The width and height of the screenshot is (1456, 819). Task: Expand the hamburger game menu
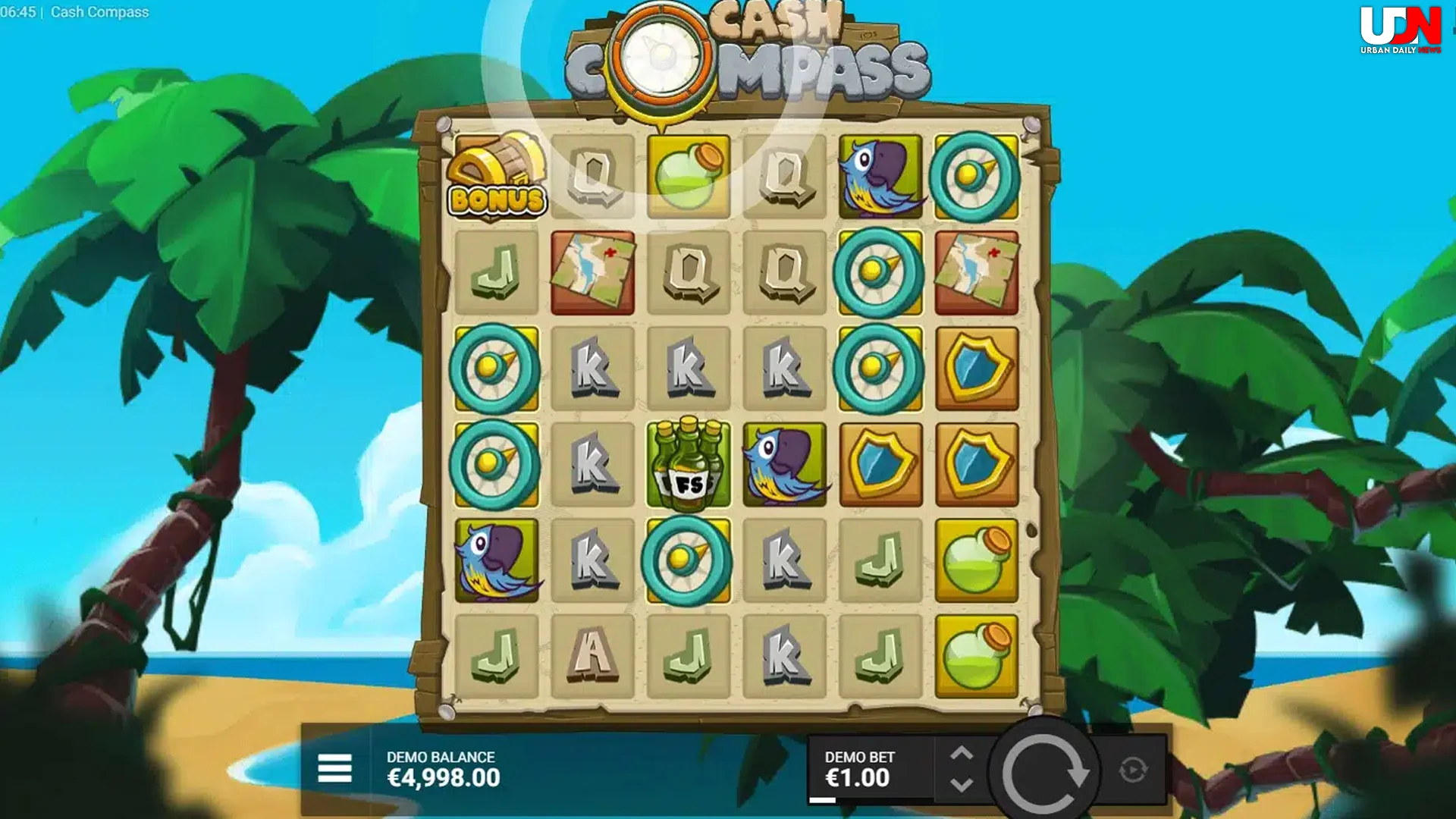(x=334, y=768)
